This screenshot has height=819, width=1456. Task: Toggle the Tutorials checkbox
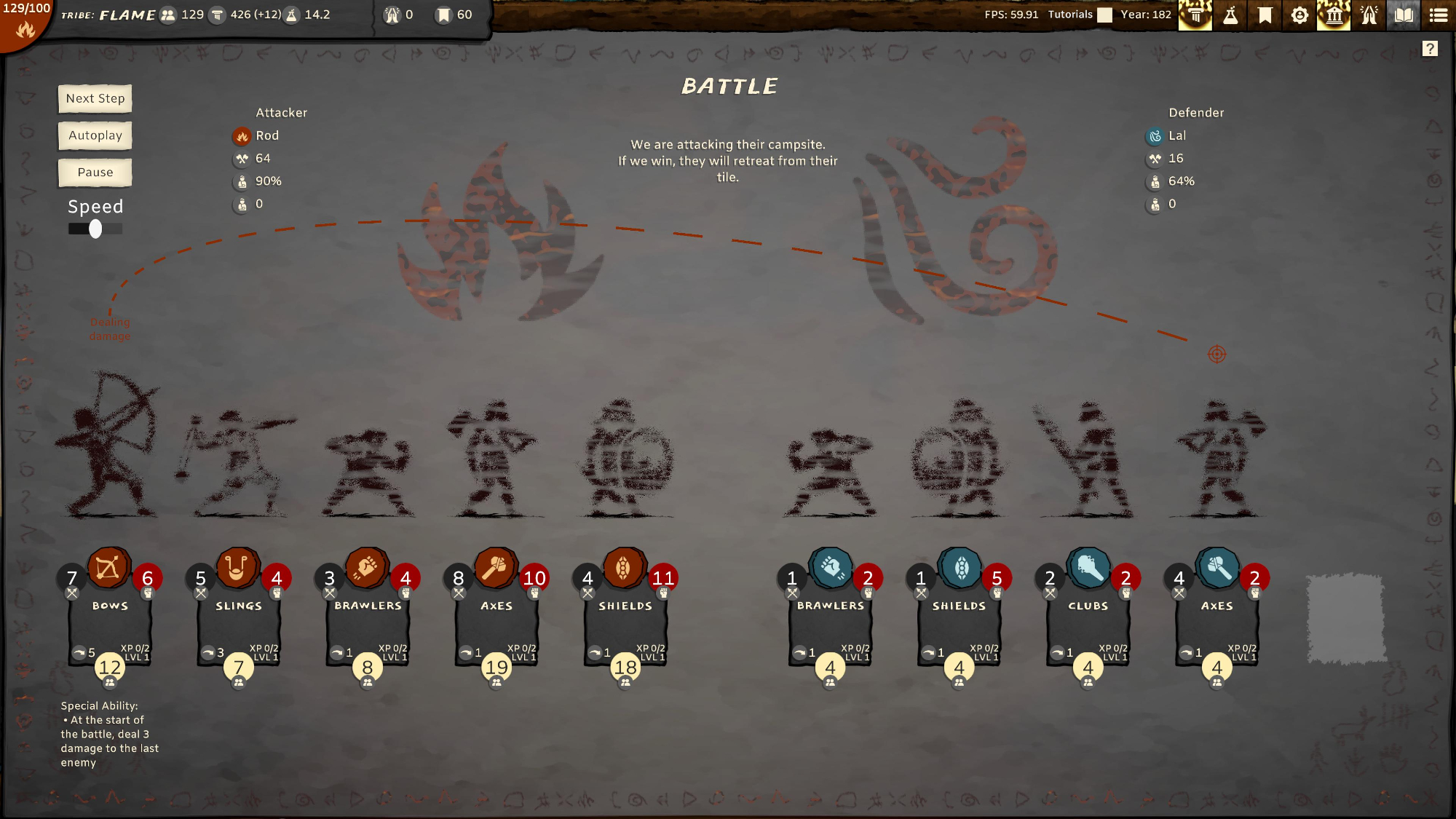coord(1104,15)
